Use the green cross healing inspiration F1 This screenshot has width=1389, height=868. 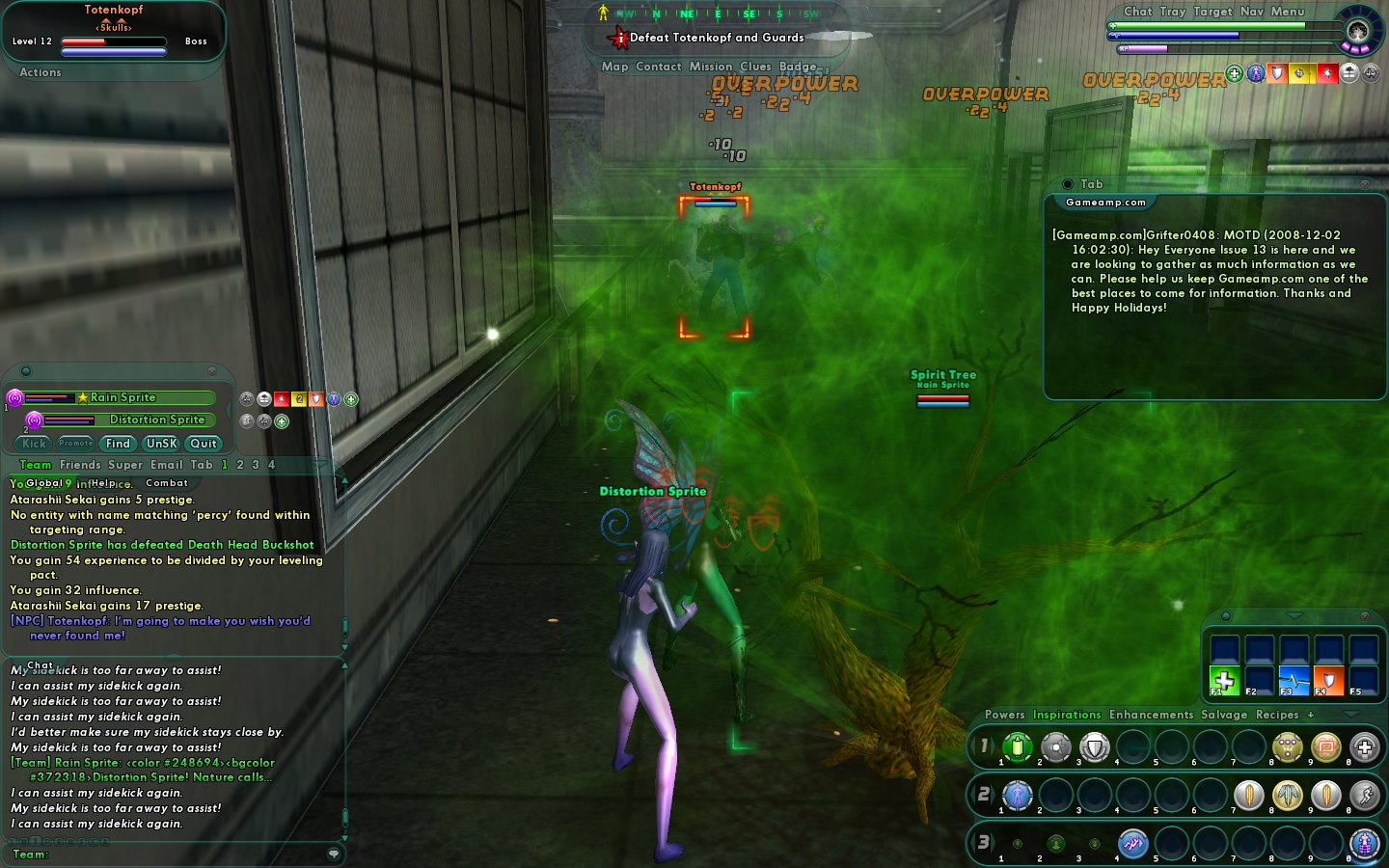(x=1224, y=681)
